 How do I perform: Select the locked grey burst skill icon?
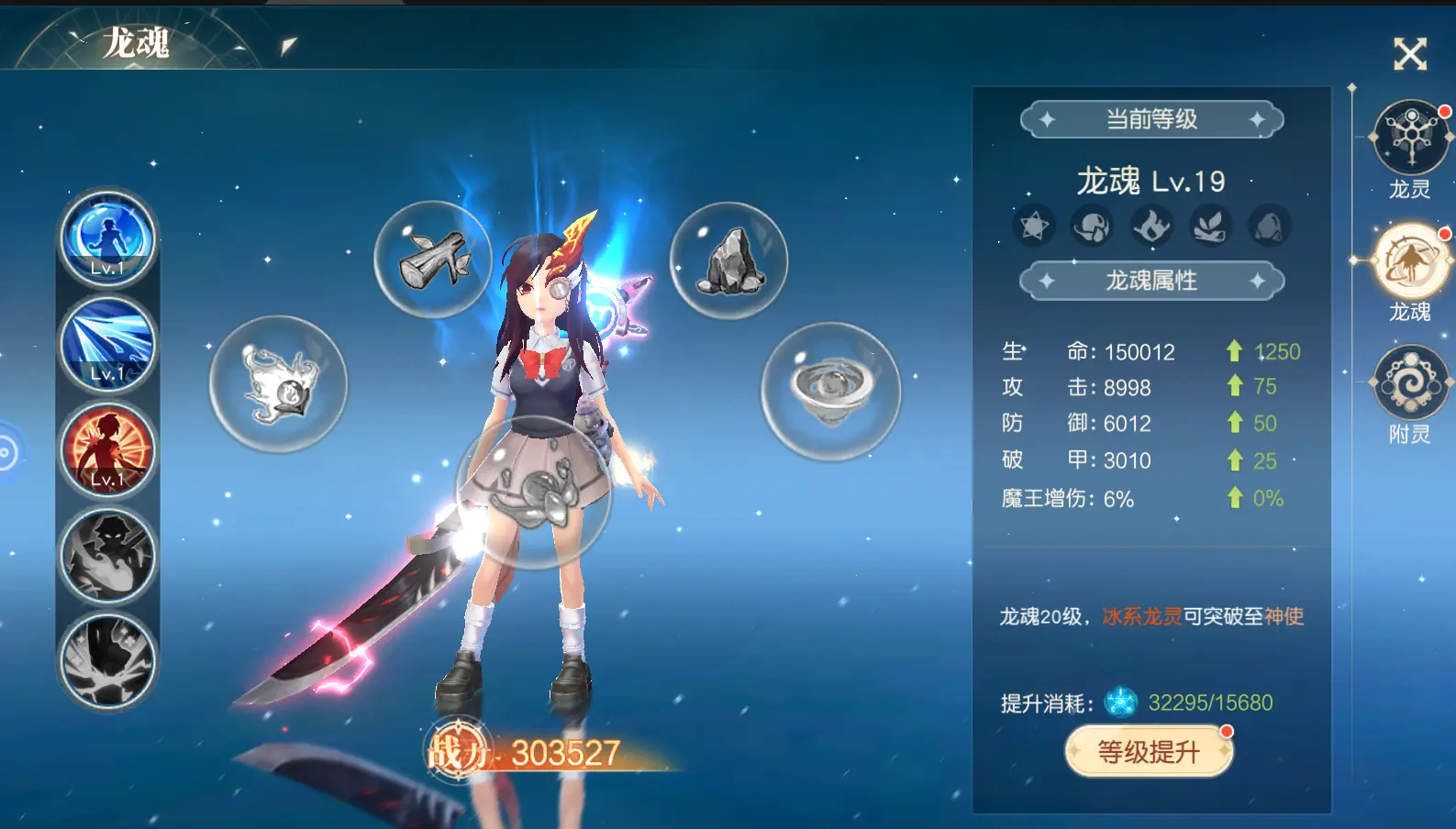click(x=107, y=661)
